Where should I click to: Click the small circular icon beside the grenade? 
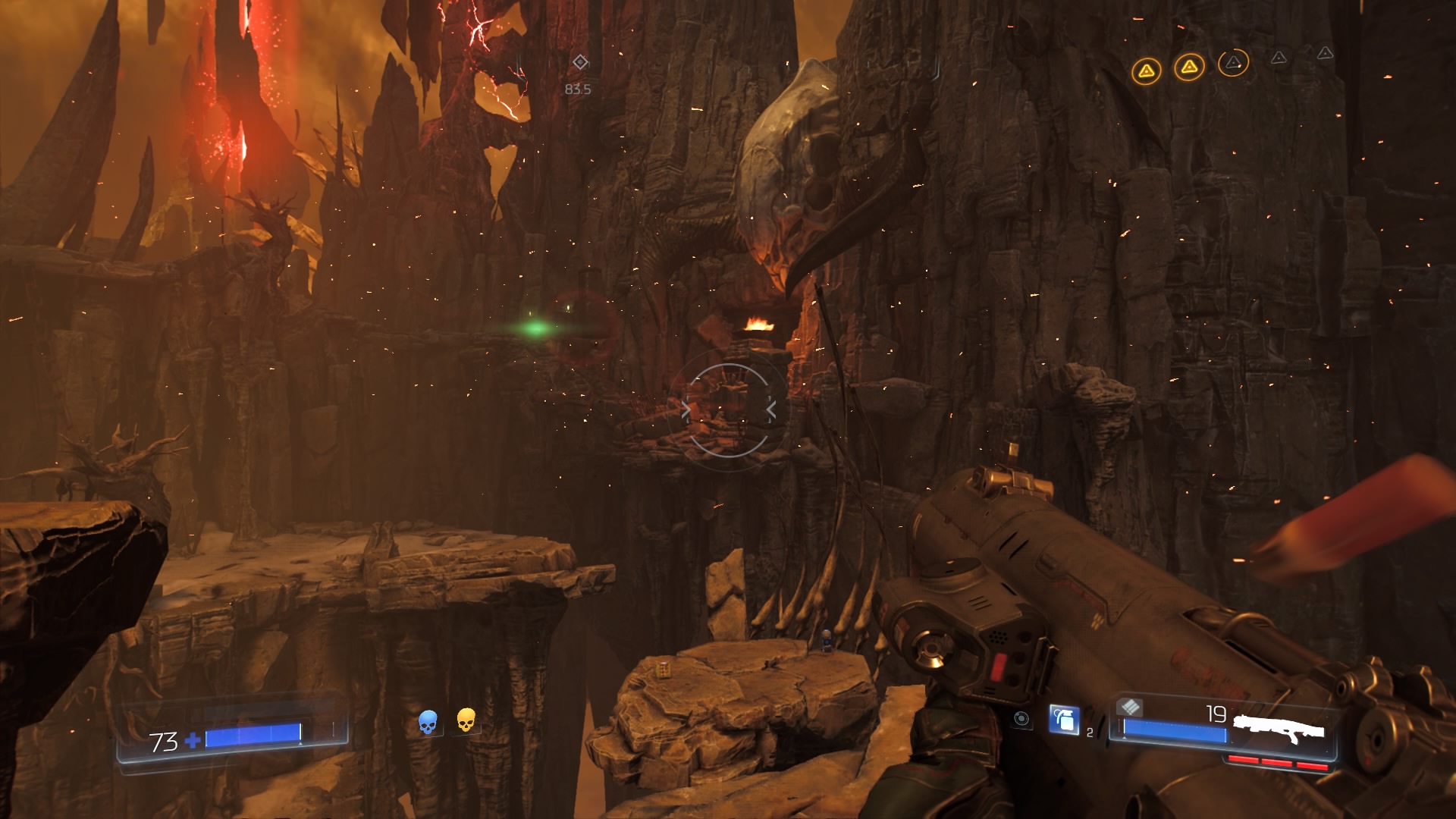1021,719
